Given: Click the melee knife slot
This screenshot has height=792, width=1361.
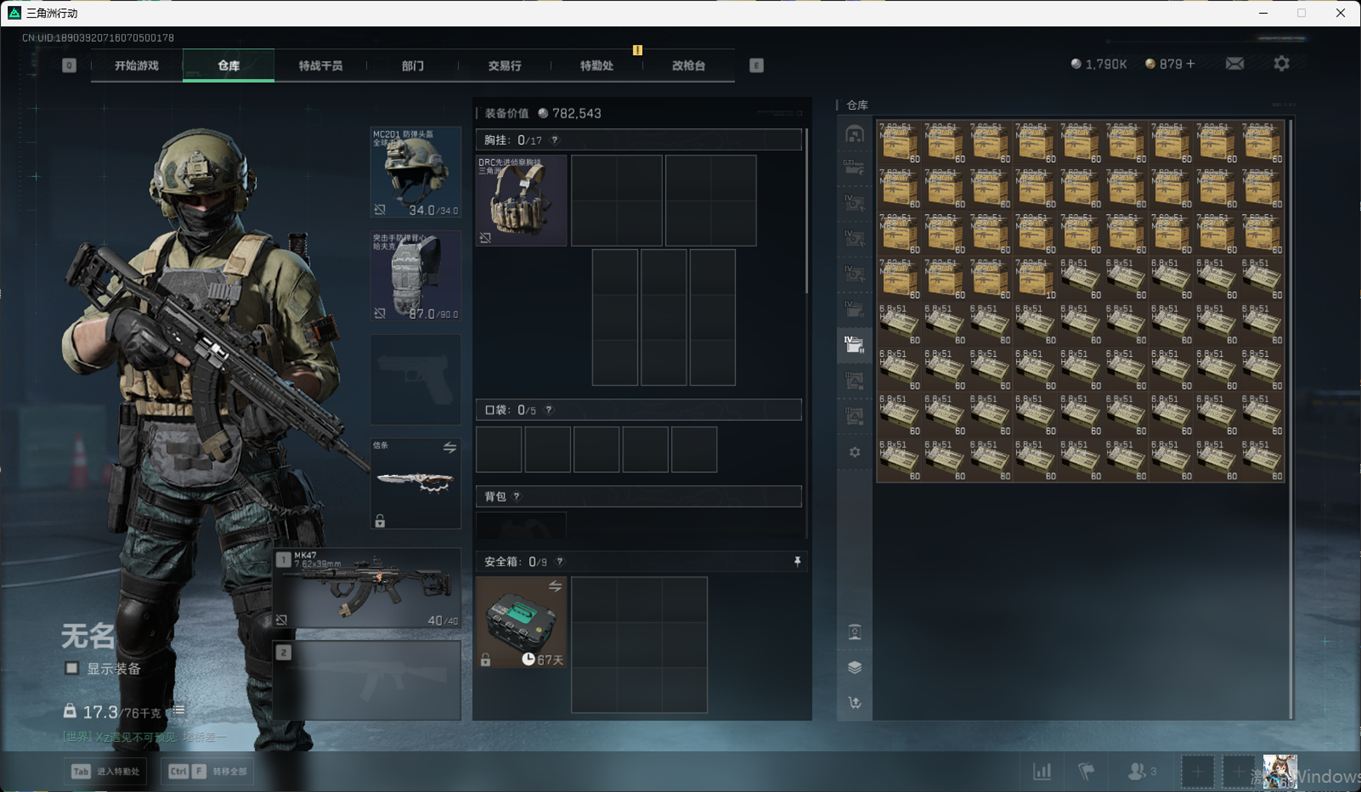Looking at the screenshot, I should point(416,484).
